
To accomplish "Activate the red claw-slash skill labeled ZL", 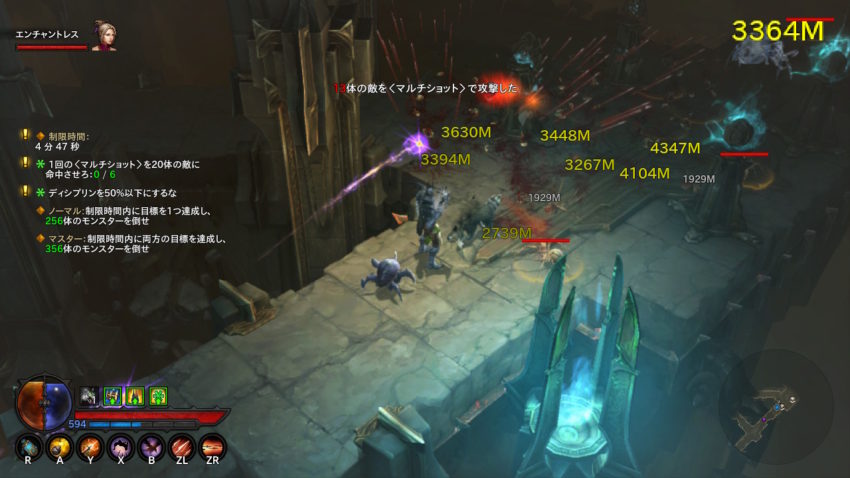I will (x=183, y=445).
